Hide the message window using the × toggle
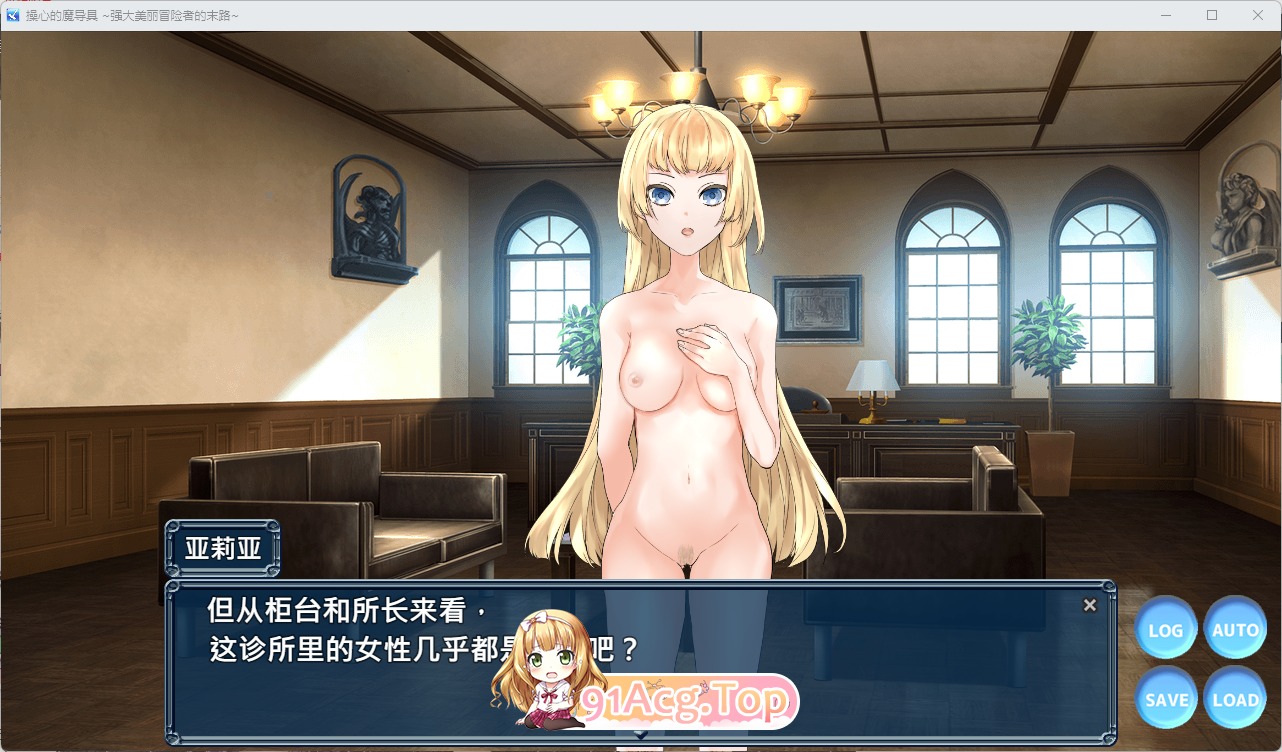The height and width of the screenshot is (752, 1282). click(x=1089, y=604)
